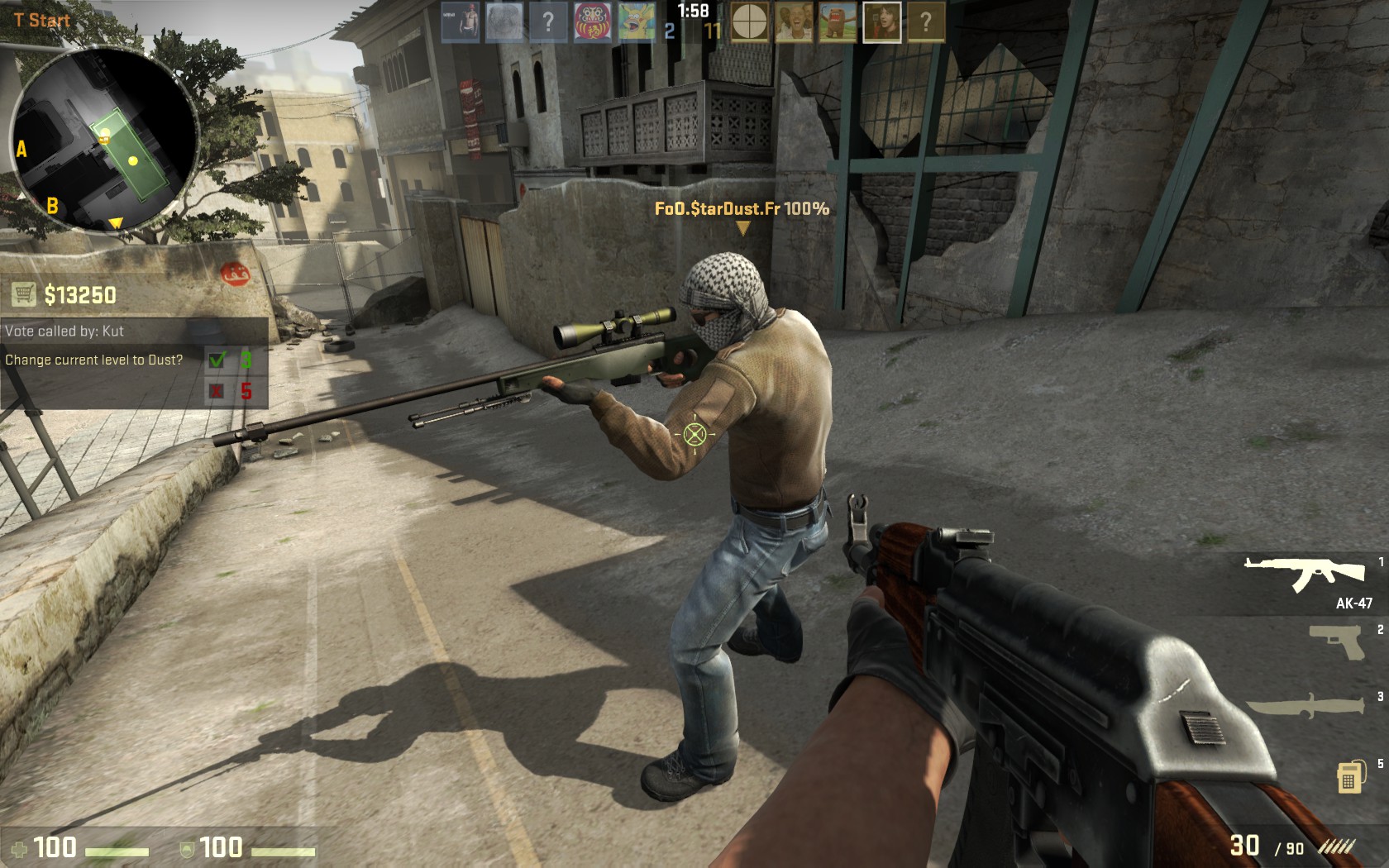This screenshot has width=1389, height=868.
Task: Vote no with the red X
Action: click(x=217, y=390)
